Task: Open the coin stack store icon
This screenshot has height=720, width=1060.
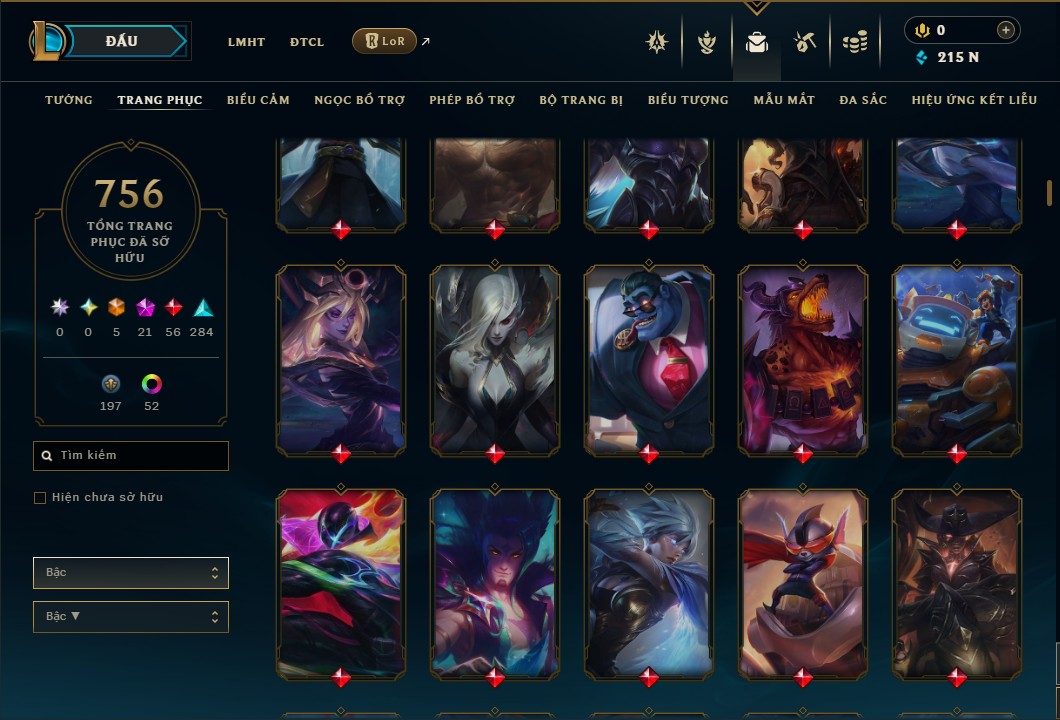Action: 854,42
